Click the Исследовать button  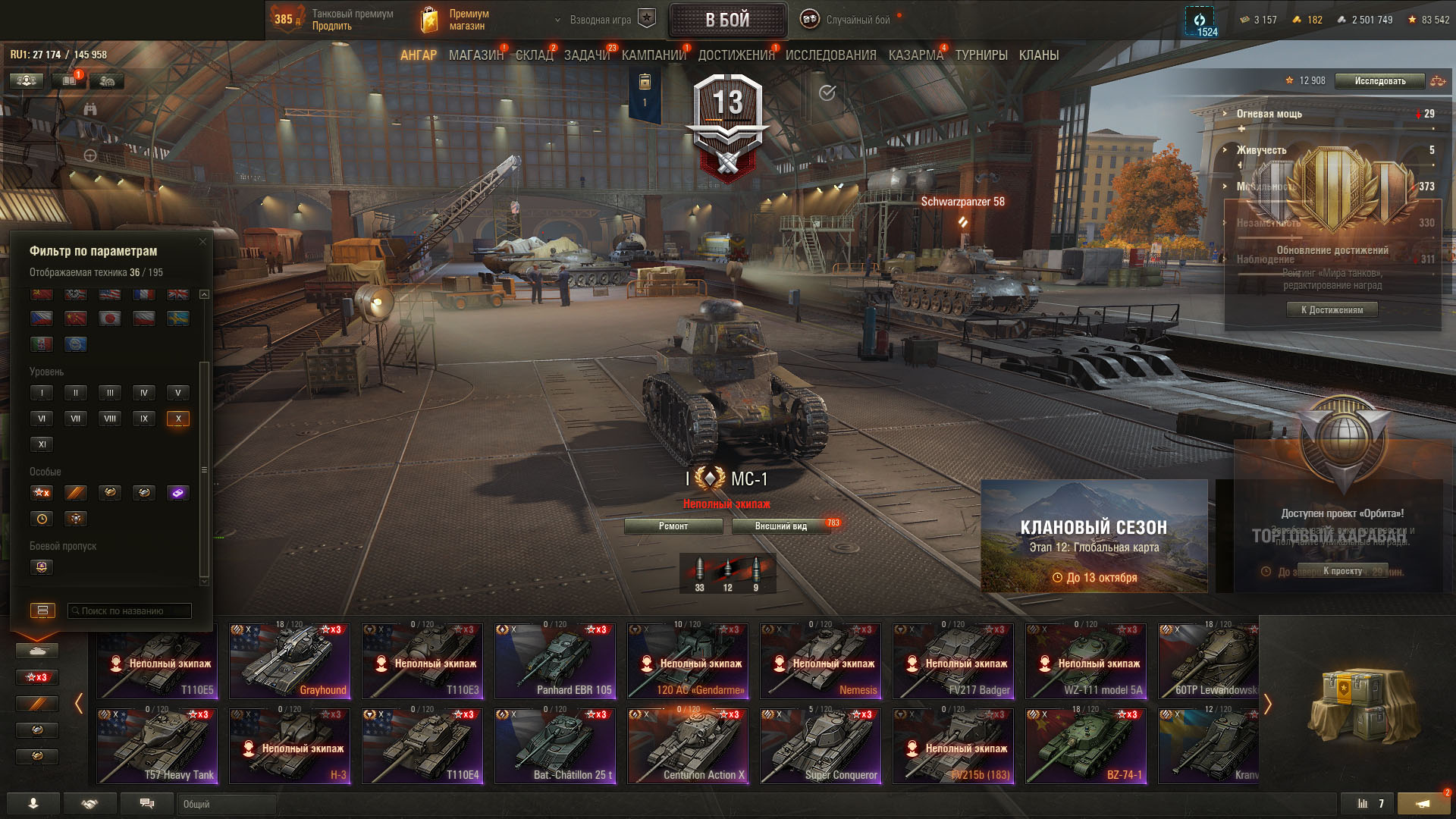(1379, 81)
